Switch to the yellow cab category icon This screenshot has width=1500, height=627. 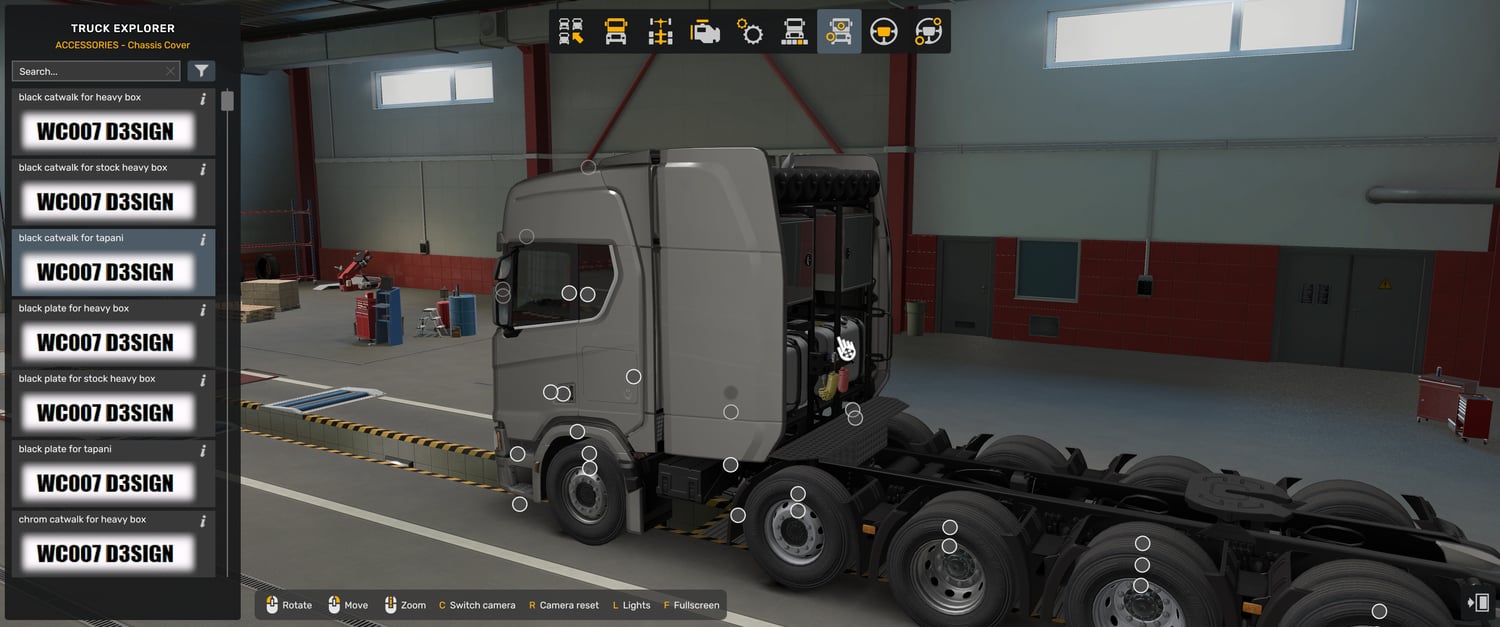coord(616,32)
